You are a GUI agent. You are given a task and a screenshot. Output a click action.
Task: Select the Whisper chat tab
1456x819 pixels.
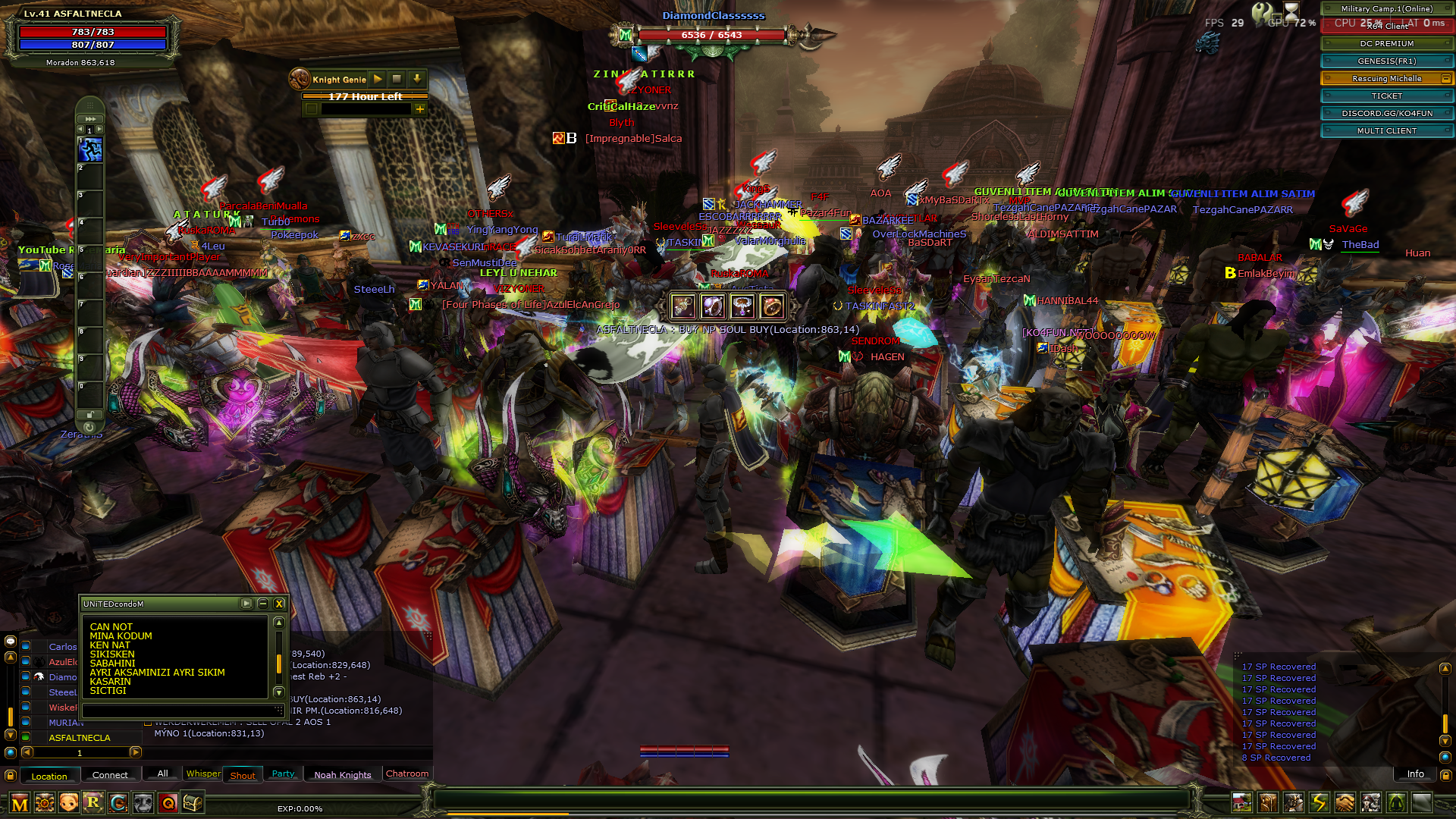click(x=202, y=773)
